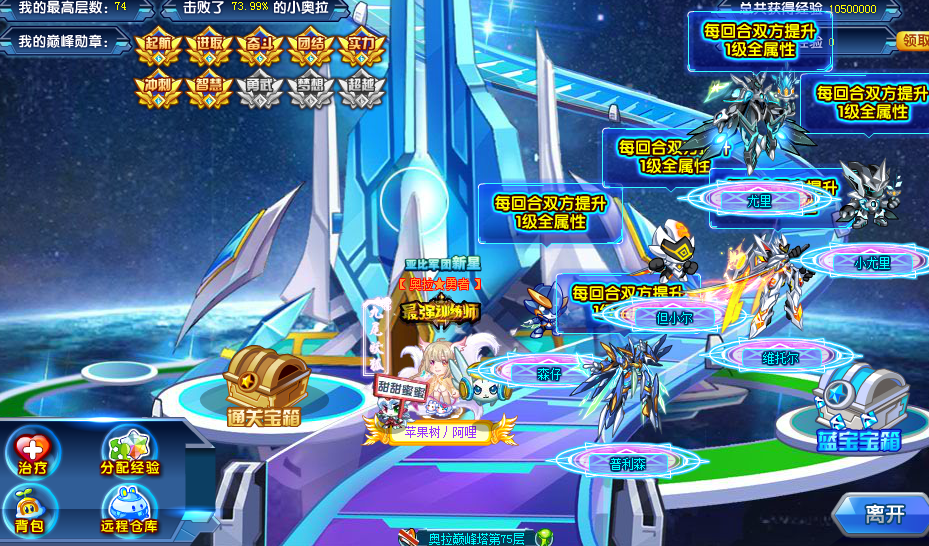Select the 苹果树 / 阿哩 player nameplate
Image resolution: width=929 pixels, height=546 pixels.
point(440,433)
